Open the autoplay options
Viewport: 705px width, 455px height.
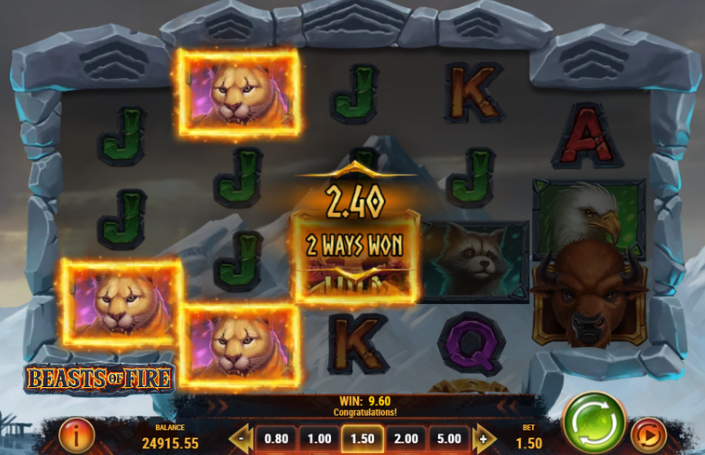[647, 435]
